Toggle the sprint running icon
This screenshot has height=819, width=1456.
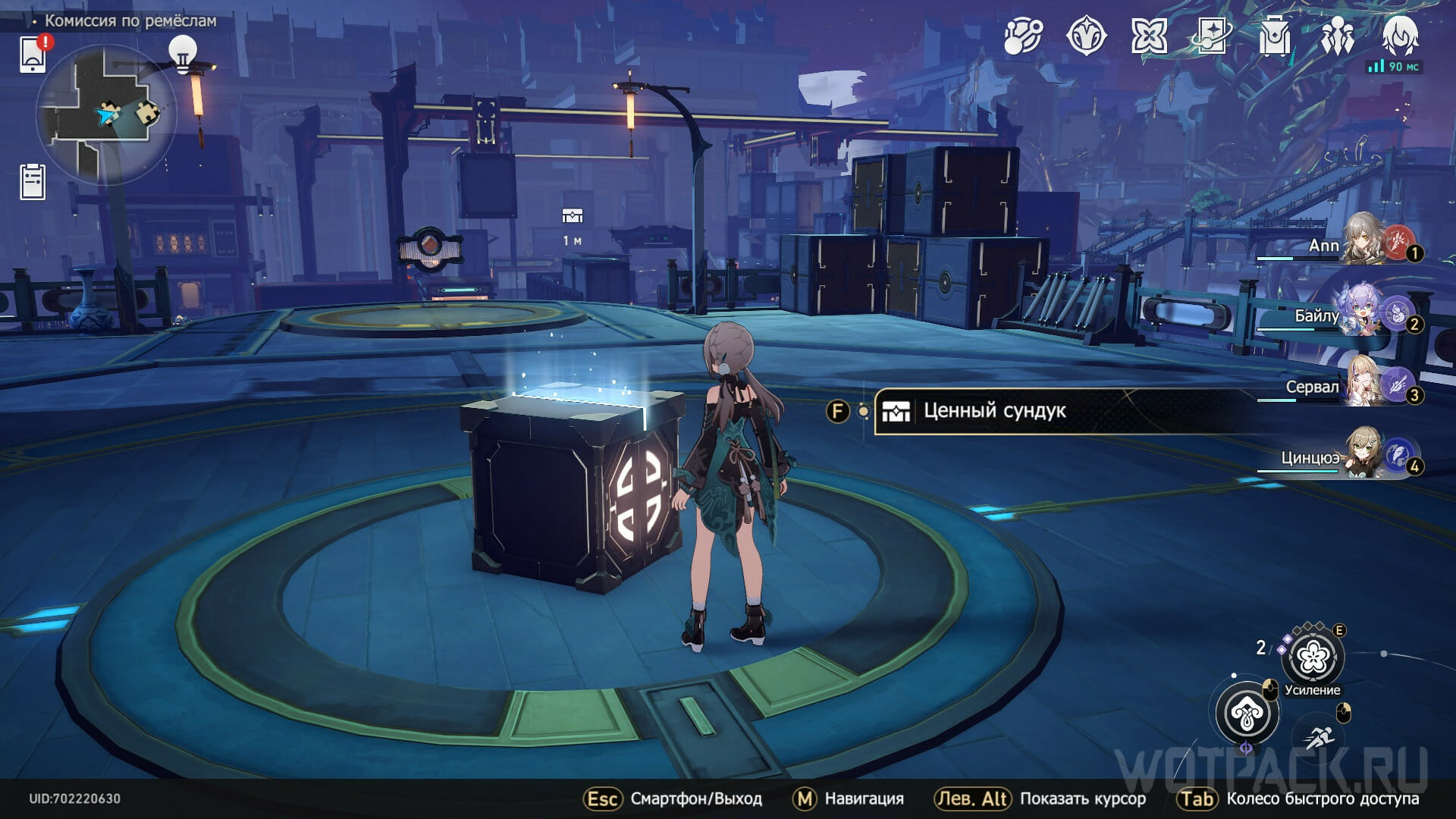point(1319,736)
